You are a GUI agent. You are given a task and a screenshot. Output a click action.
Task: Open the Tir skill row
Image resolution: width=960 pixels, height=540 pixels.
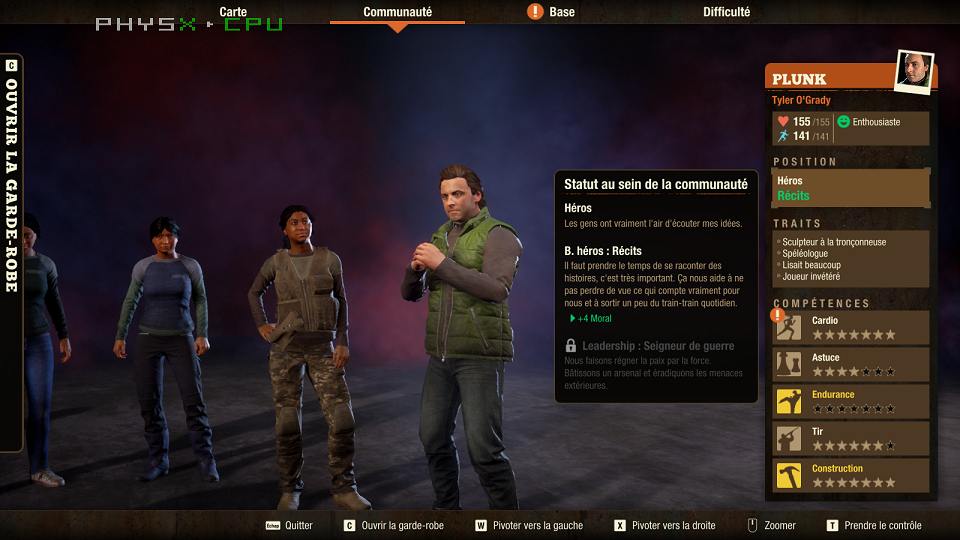pyautogui.click(x=851, y=438)
